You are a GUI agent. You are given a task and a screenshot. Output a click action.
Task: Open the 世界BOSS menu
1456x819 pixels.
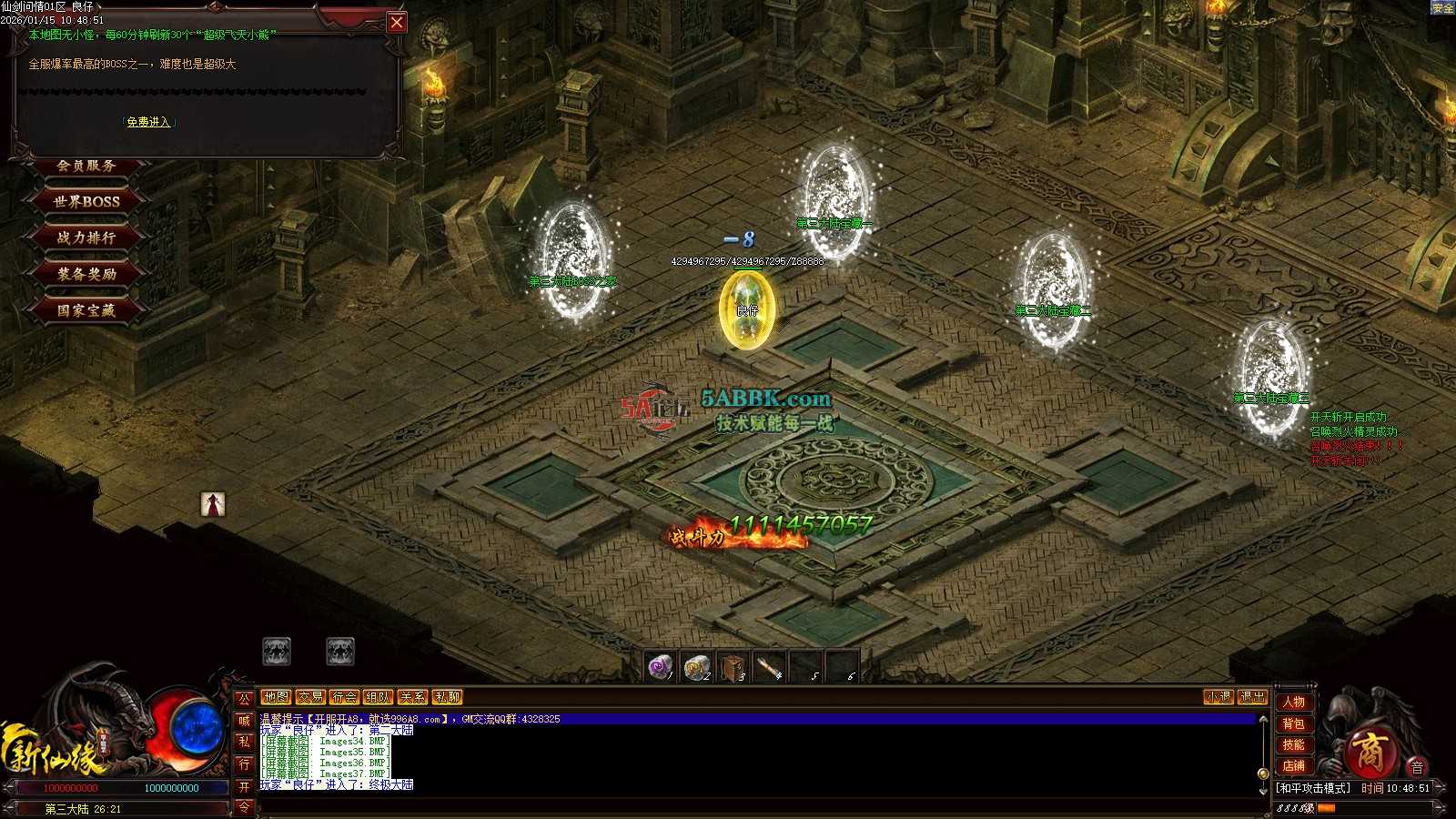(86, 201)
